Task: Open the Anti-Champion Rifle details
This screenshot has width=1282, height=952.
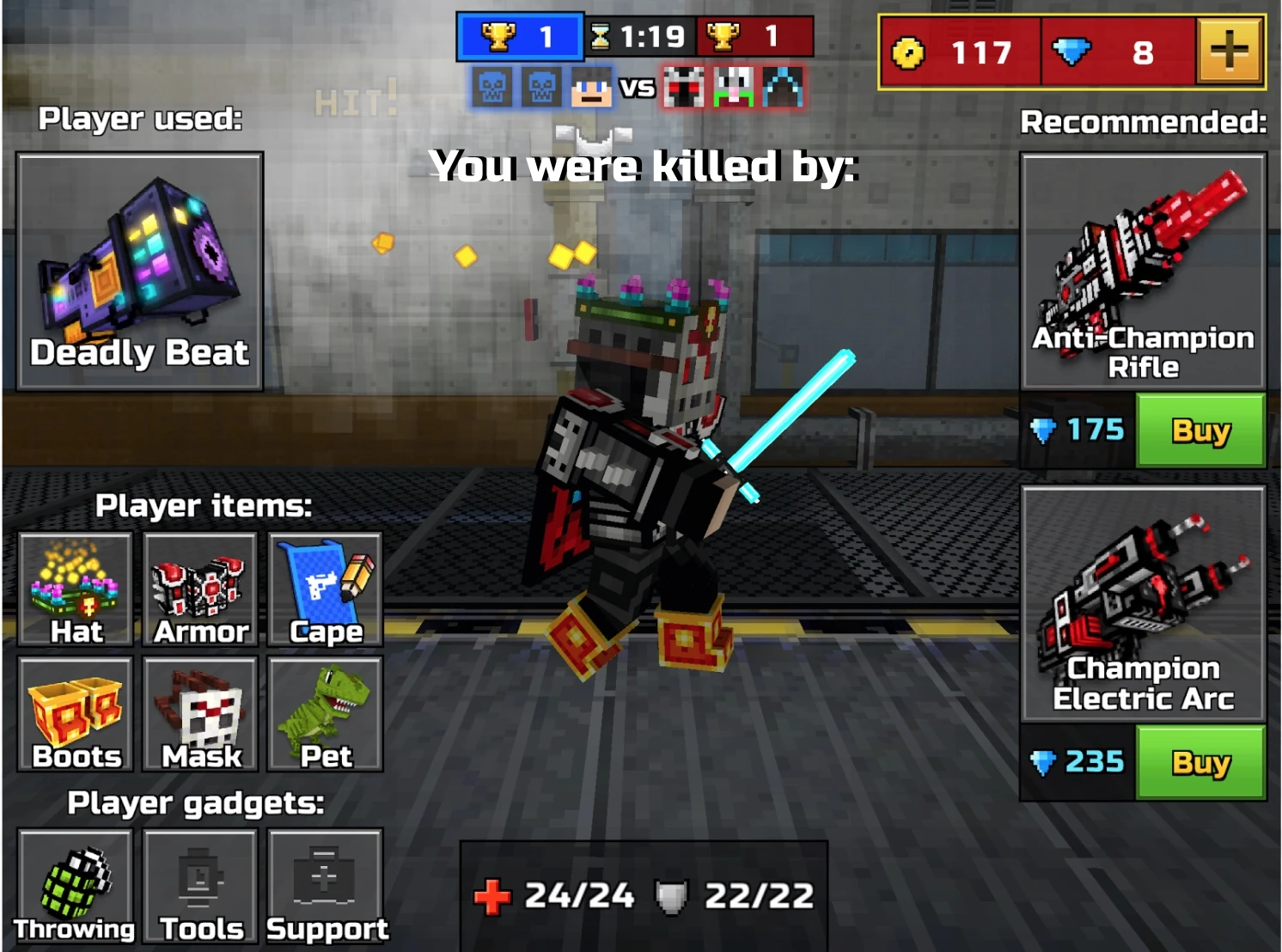Action: [x=1143, y=266]
